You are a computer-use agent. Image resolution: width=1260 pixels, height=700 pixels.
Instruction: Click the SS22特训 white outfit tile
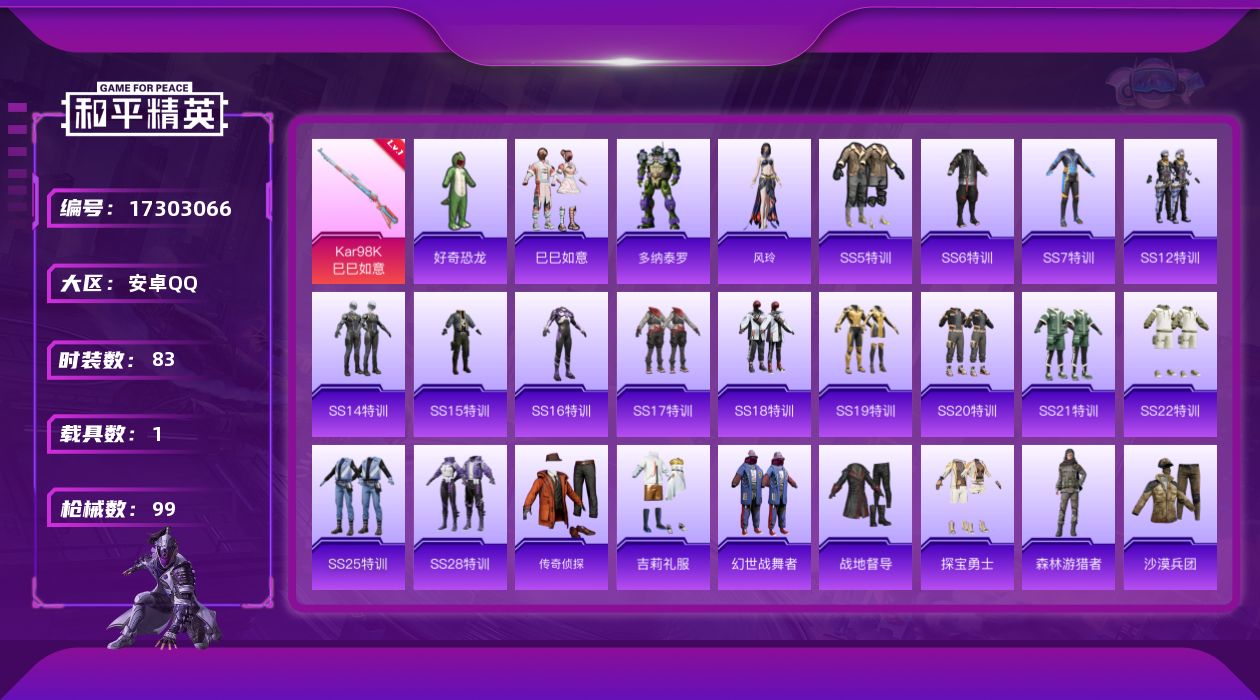coord(1170,364)
